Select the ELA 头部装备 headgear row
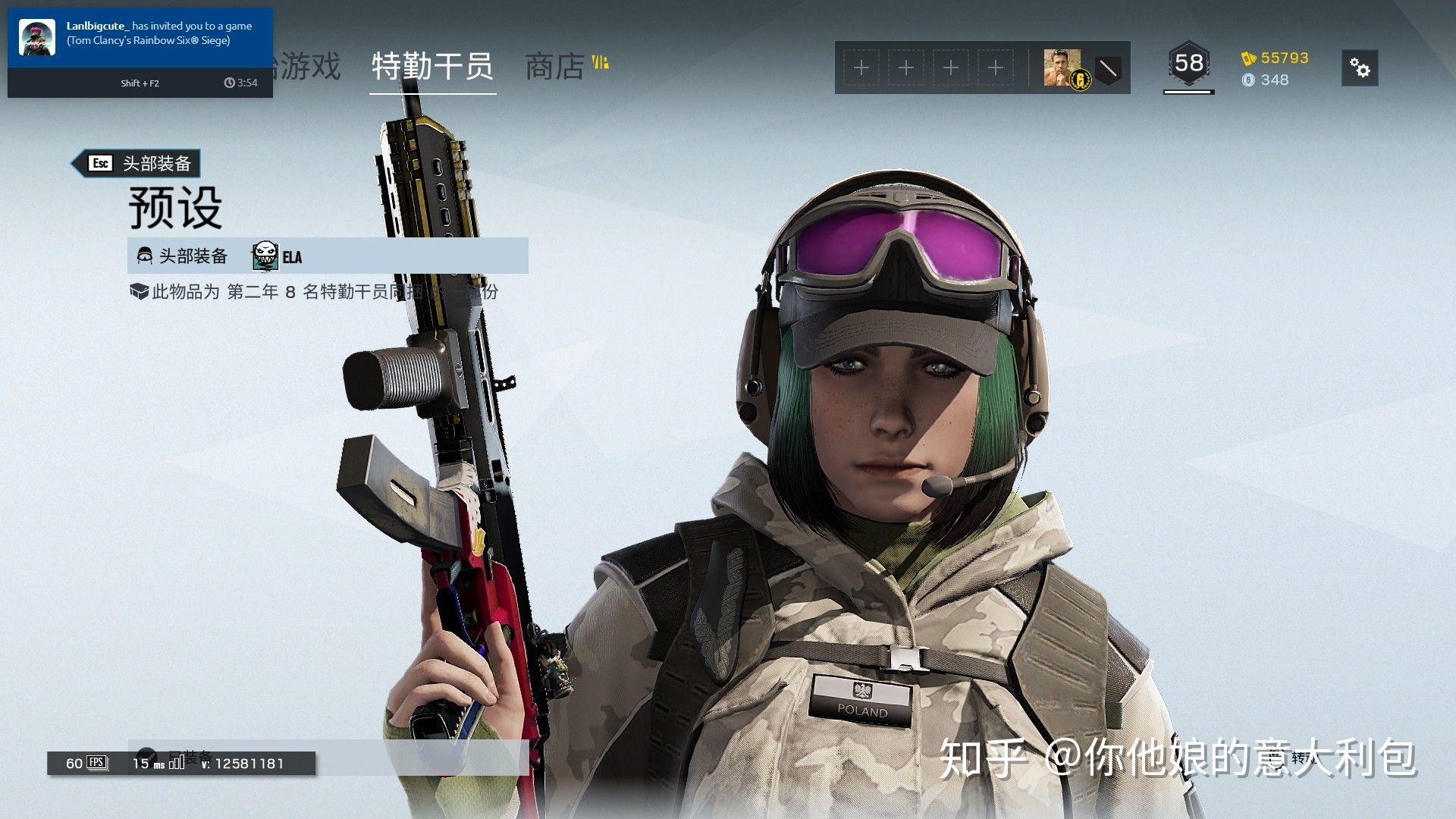The image size is (1456, 819). [328, 256]
